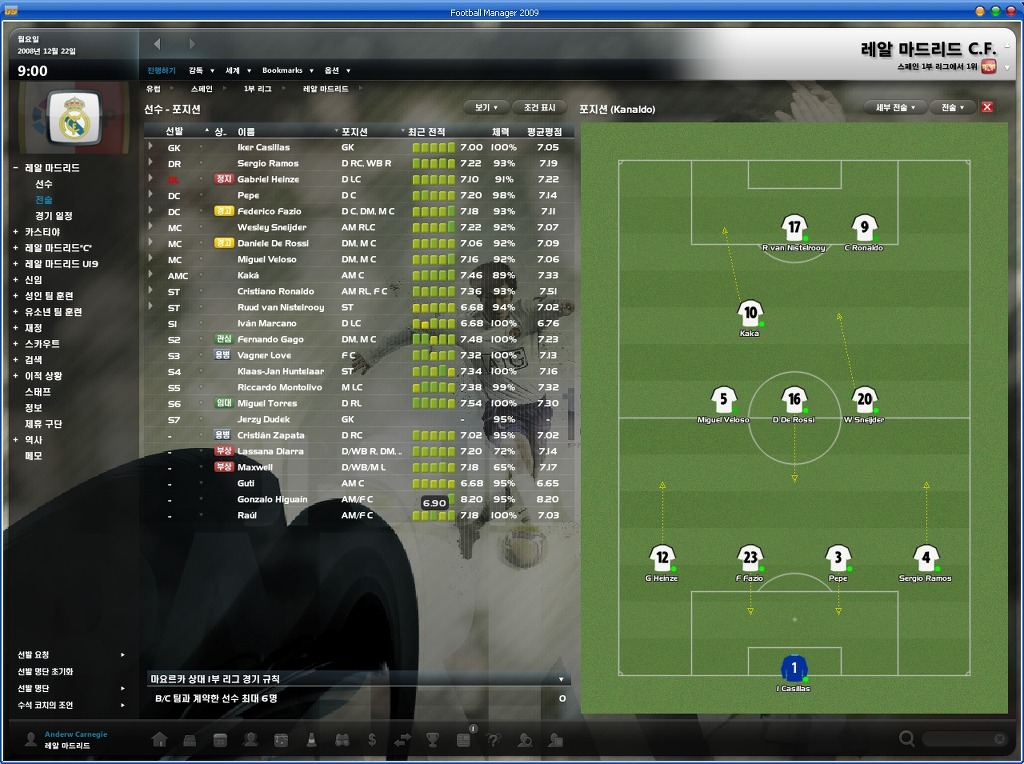Open 이적 상황 in the sidebar
The width and height of the screenshot is (1024, 764).
(43, 376)
